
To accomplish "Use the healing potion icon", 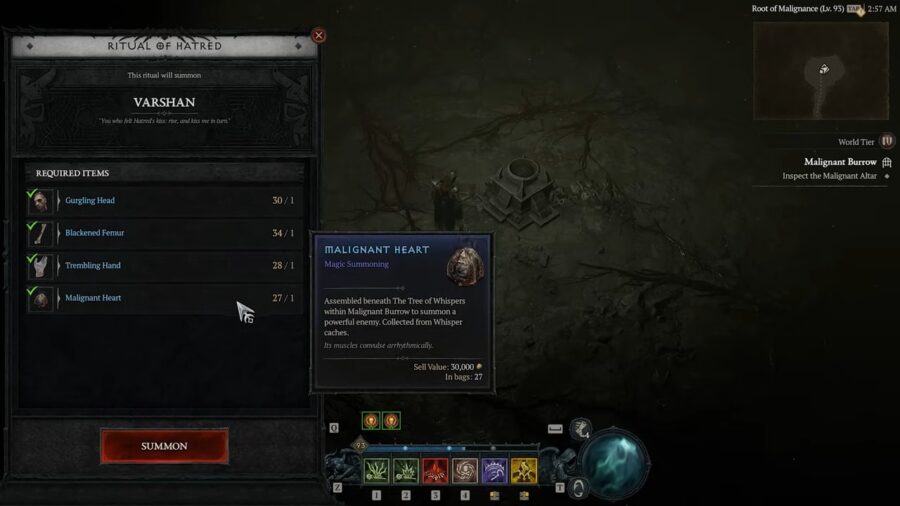I will point(580,430).
